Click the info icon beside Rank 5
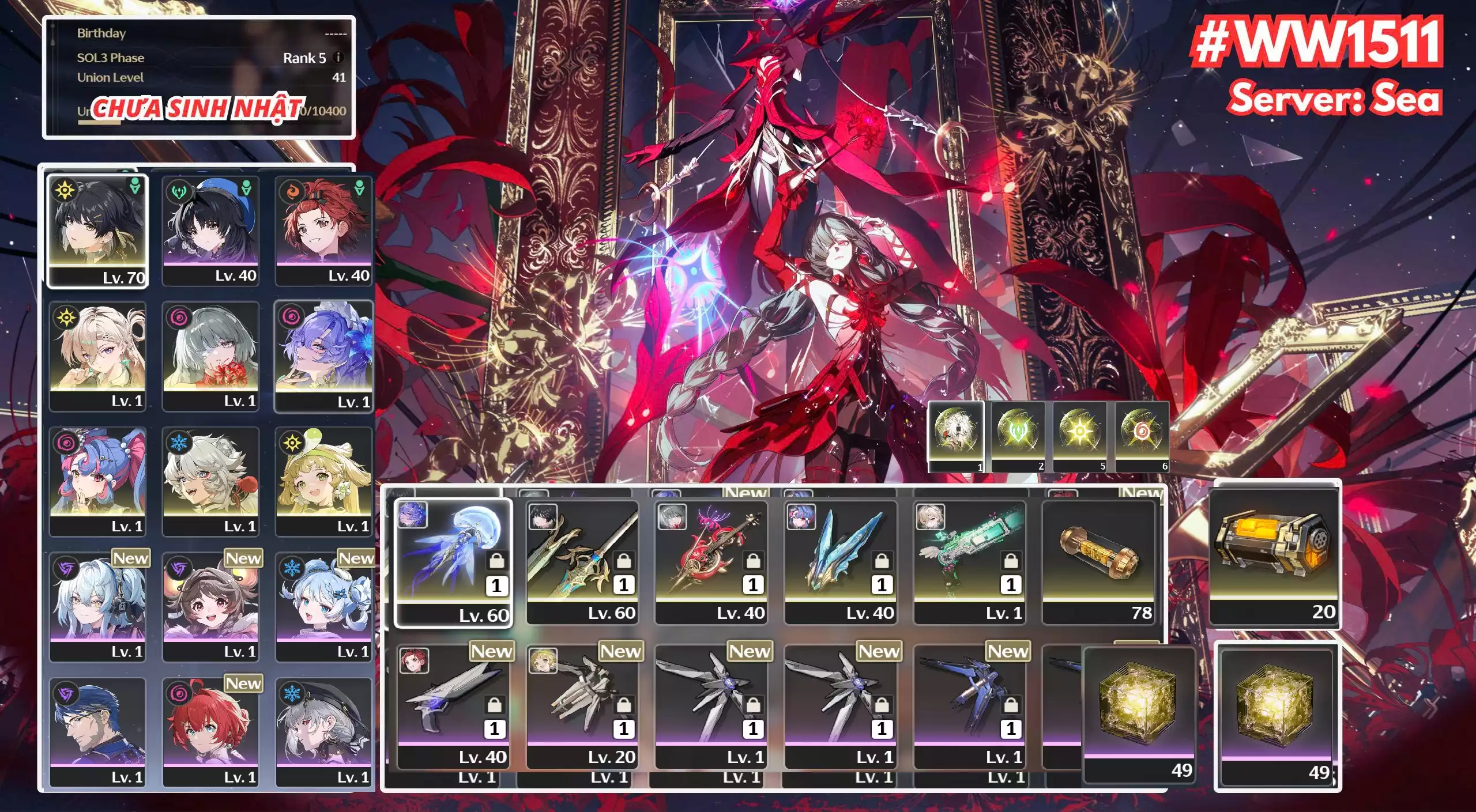Screen dimensions: 1476x812 (x=339, y=58)
